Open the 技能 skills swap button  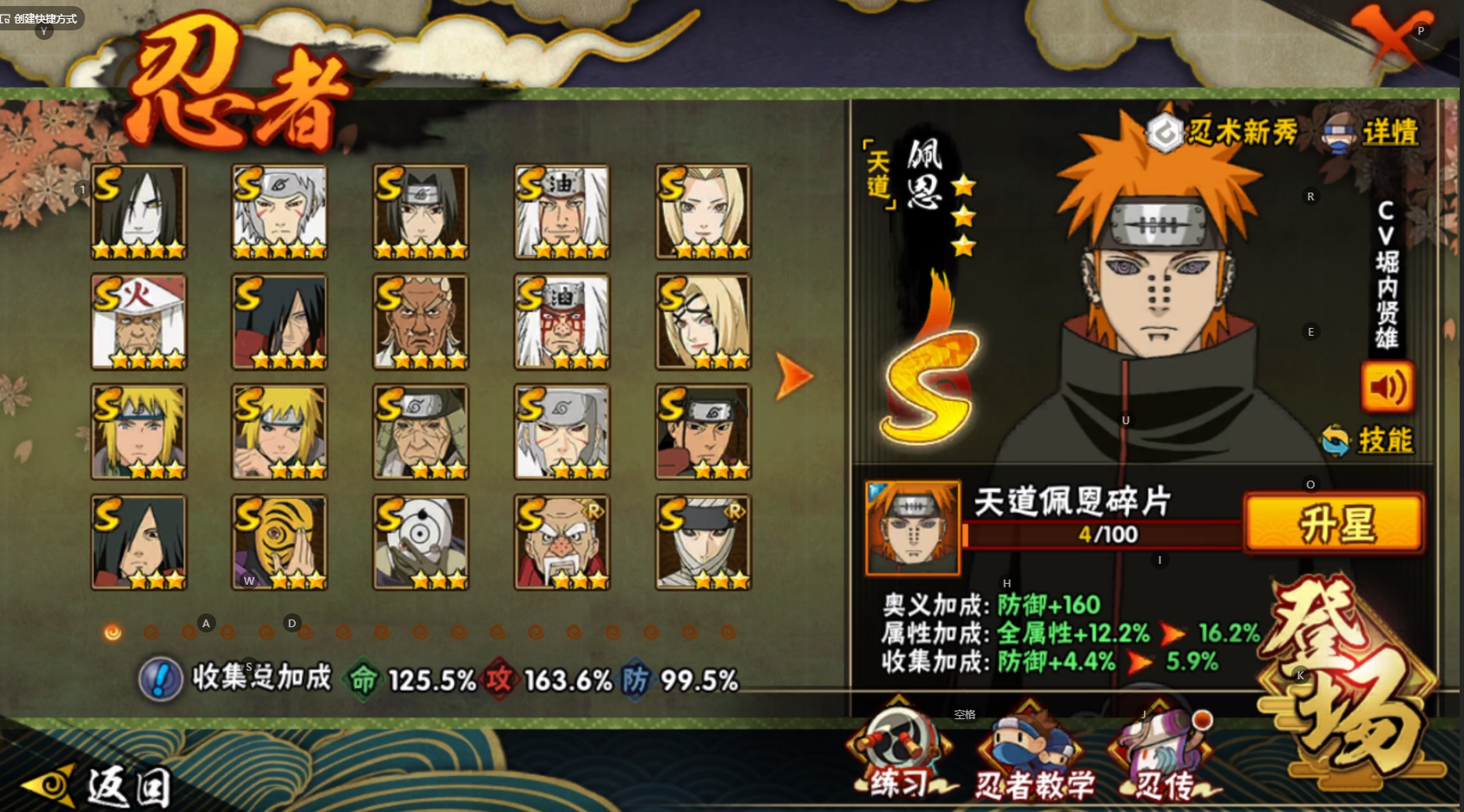pos(1368,440)
